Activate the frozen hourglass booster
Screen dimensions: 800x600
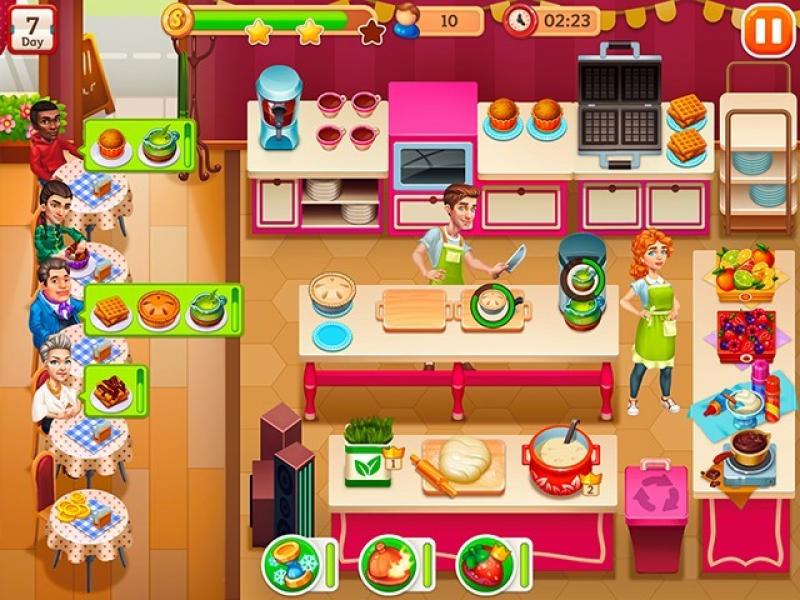290,566
